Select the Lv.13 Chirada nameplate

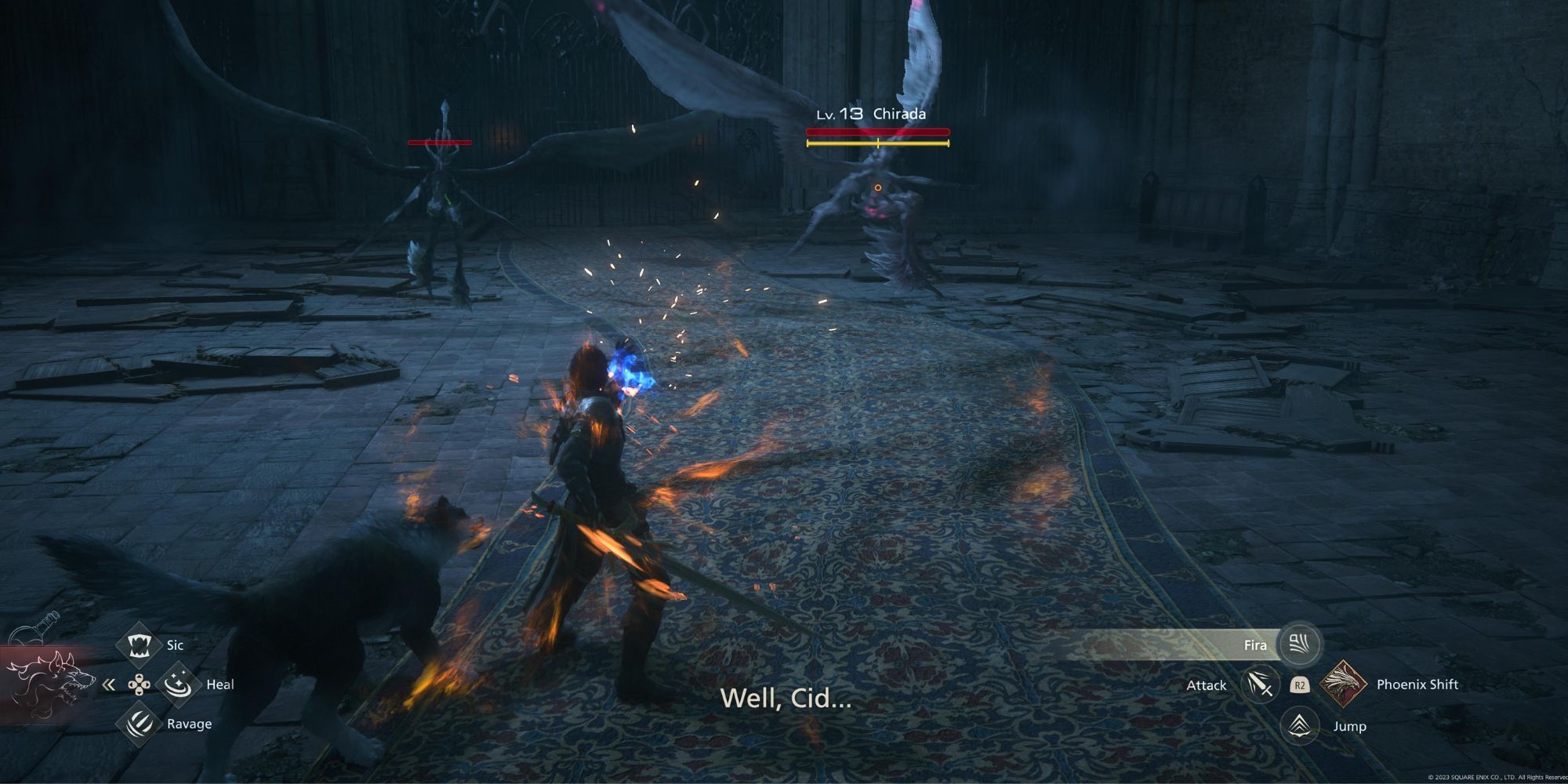(x=870, y=113)
